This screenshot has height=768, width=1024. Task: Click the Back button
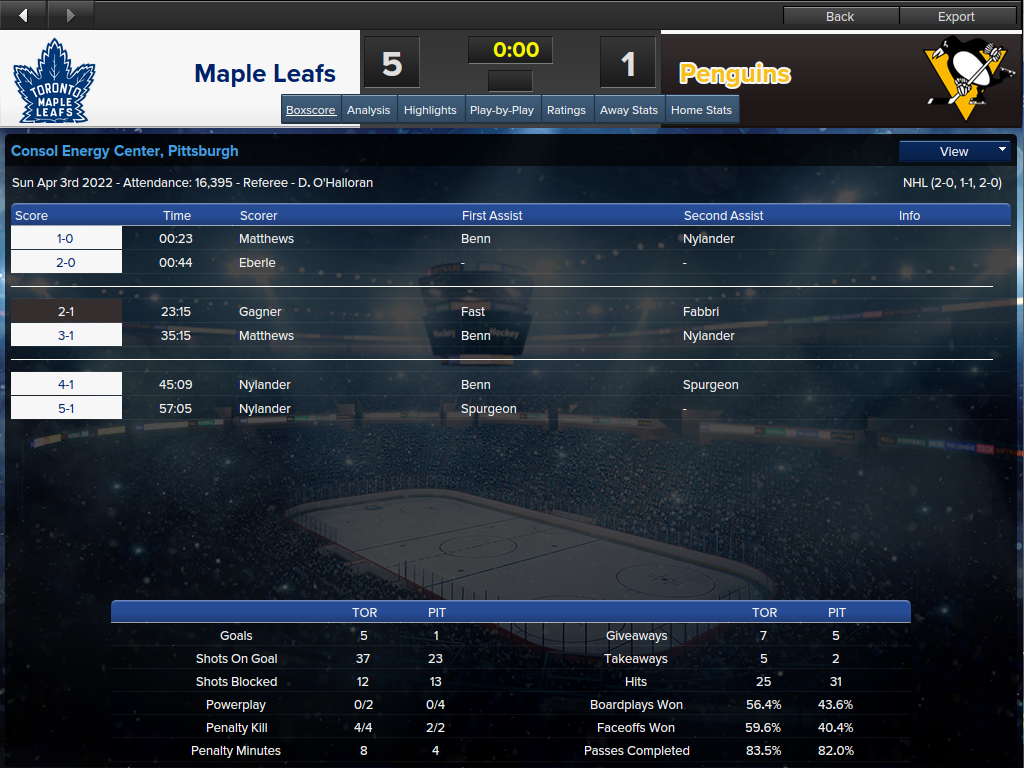(840, 16)
